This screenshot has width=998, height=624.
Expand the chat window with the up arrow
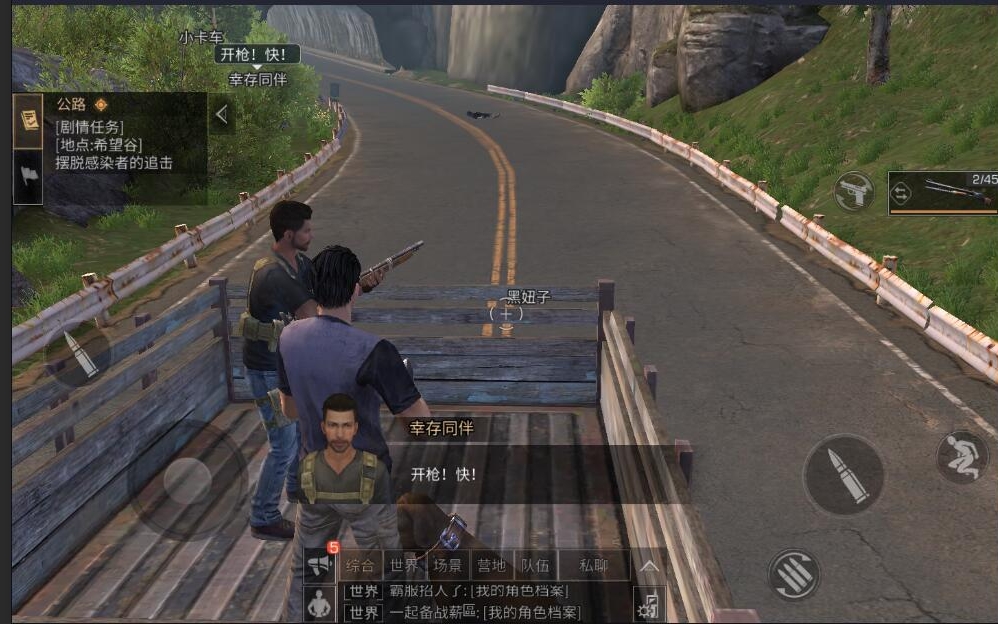pyautogui.click(x=649, y=566)
